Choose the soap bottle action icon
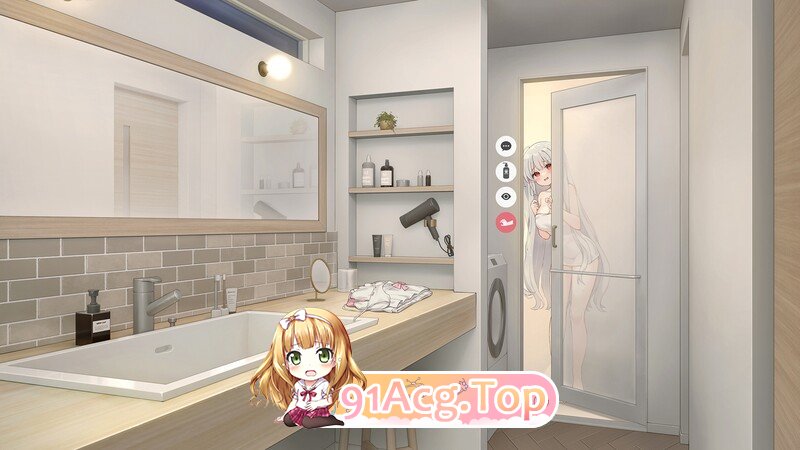800x450 pixels. point(505,171)
